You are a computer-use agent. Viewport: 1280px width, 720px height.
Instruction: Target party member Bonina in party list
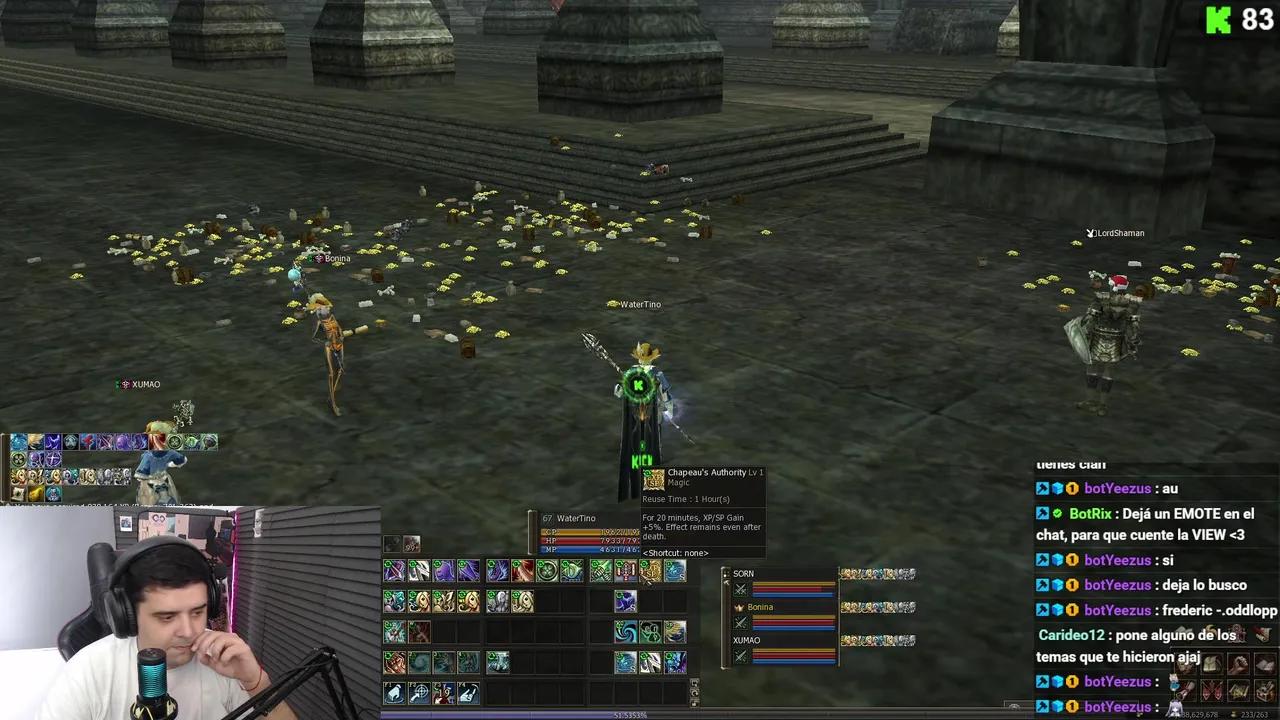[x=760, y=607]
